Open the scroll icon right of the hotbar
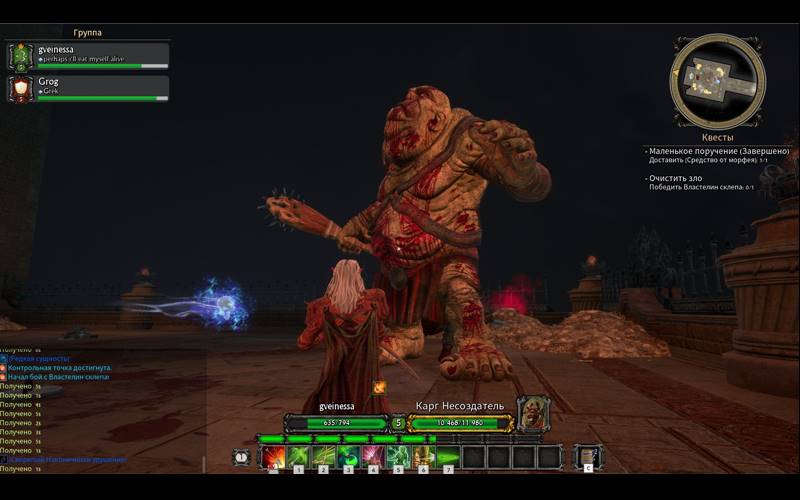The width and height of the screenshot is (800, 500). click(x=588, y=457)
